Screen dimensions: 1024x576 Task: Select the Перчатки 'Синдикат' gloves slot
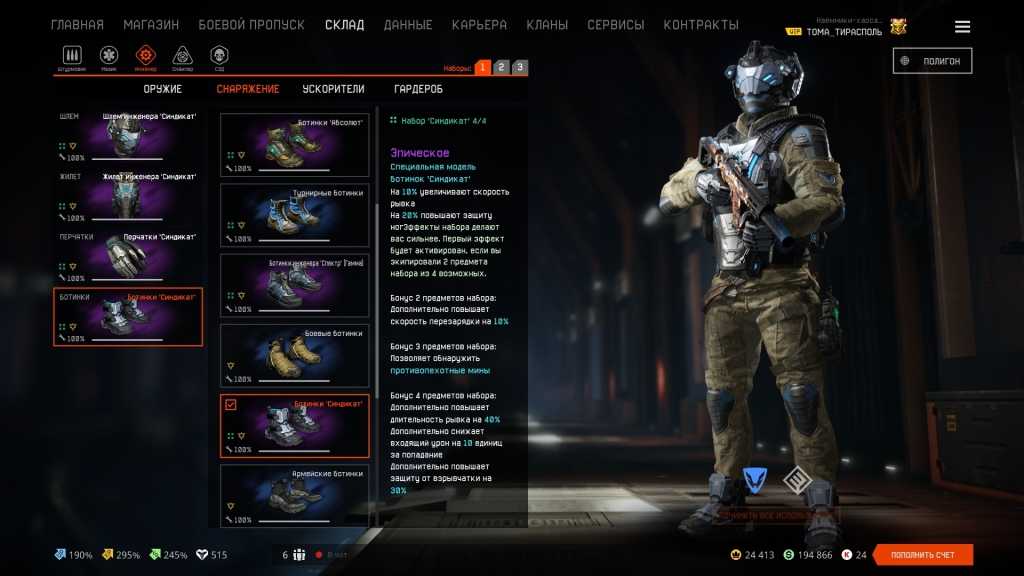[128, 256]
